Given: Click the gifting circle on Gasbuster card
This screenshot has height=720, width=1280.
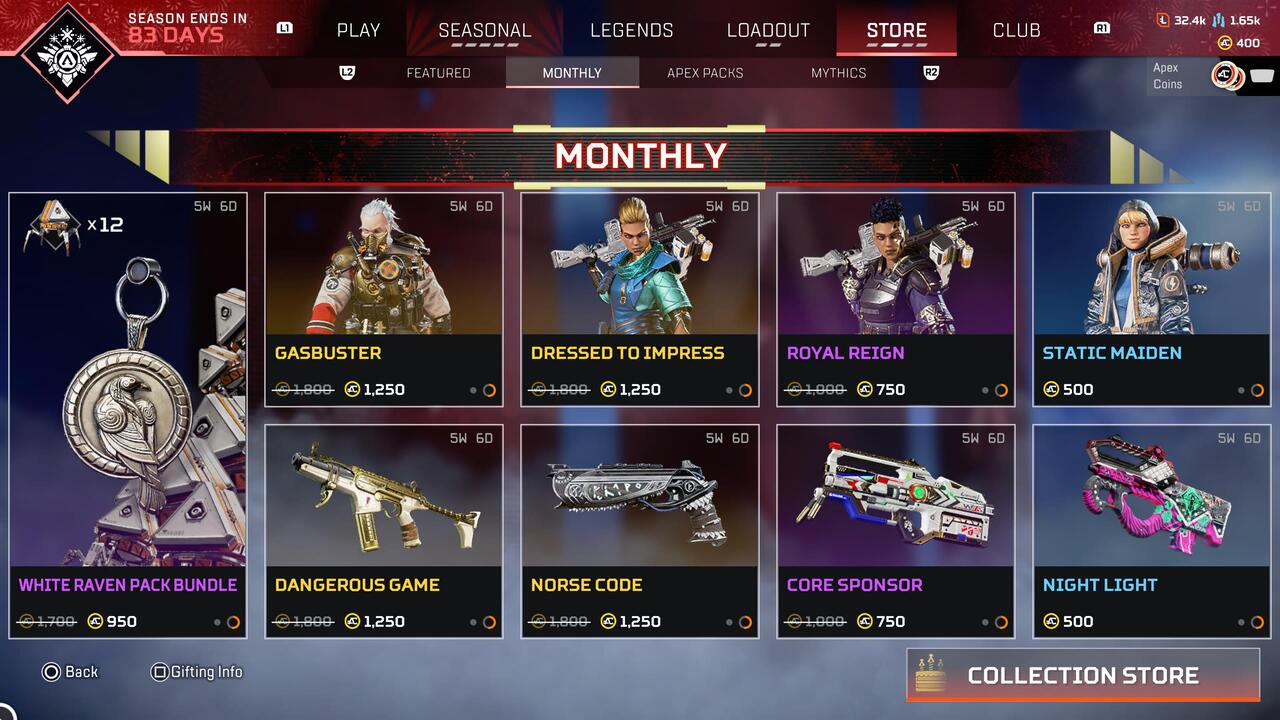Looking at the screenshot, I should pyautogui.click(x=490, y=391).
